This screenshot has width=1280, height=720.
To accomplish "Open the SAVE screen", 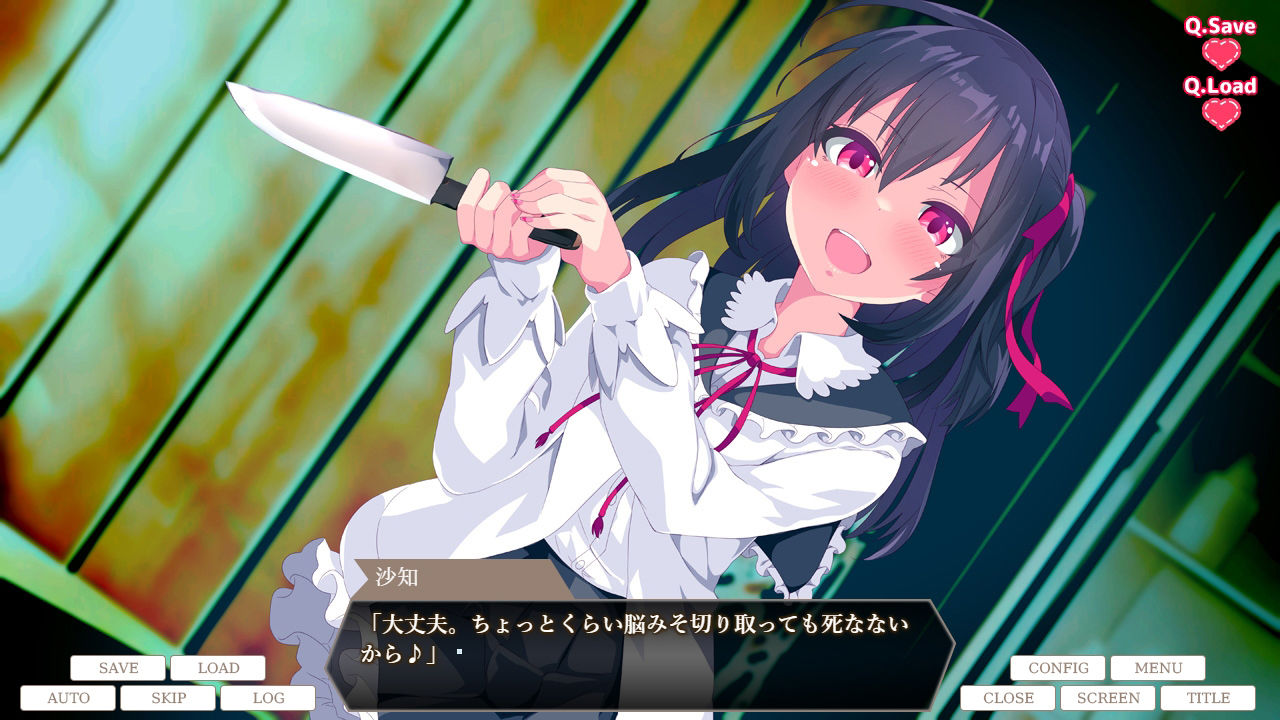I will pos(116,667).
